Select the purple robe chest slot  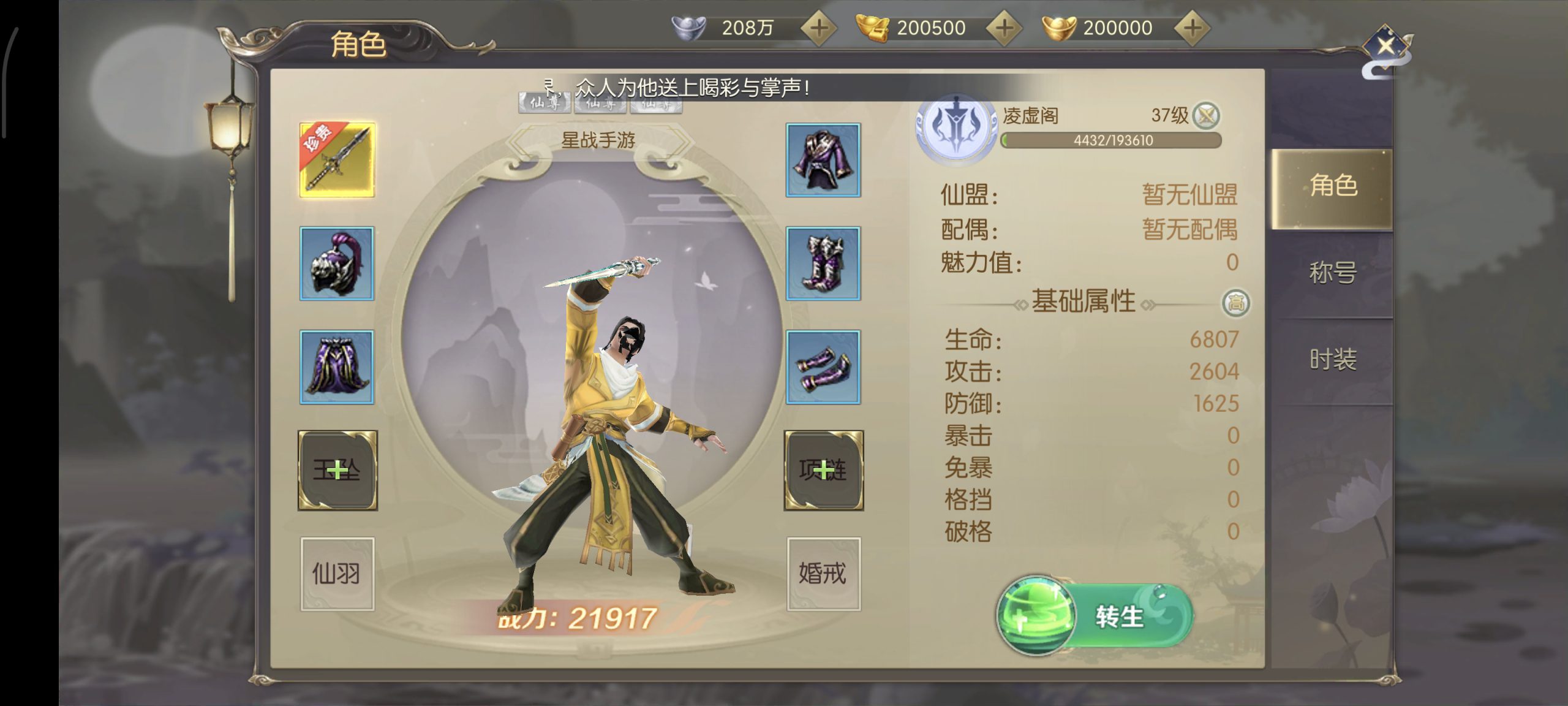(823, 160)
